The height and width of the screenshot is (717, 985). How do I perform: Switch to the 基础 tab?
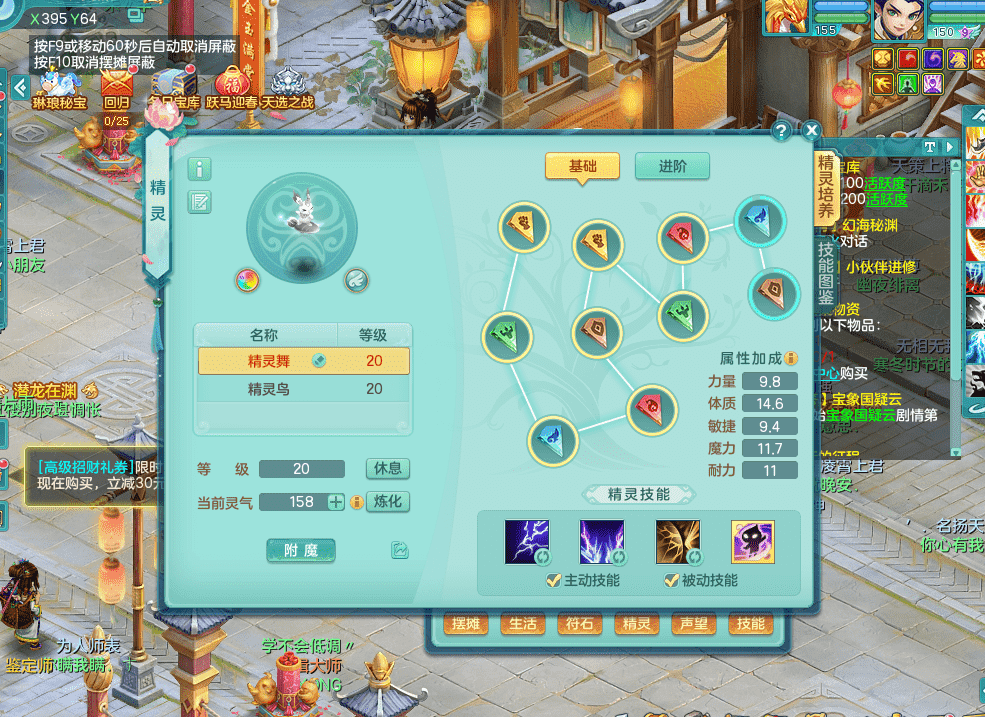[x=582, y=167]
